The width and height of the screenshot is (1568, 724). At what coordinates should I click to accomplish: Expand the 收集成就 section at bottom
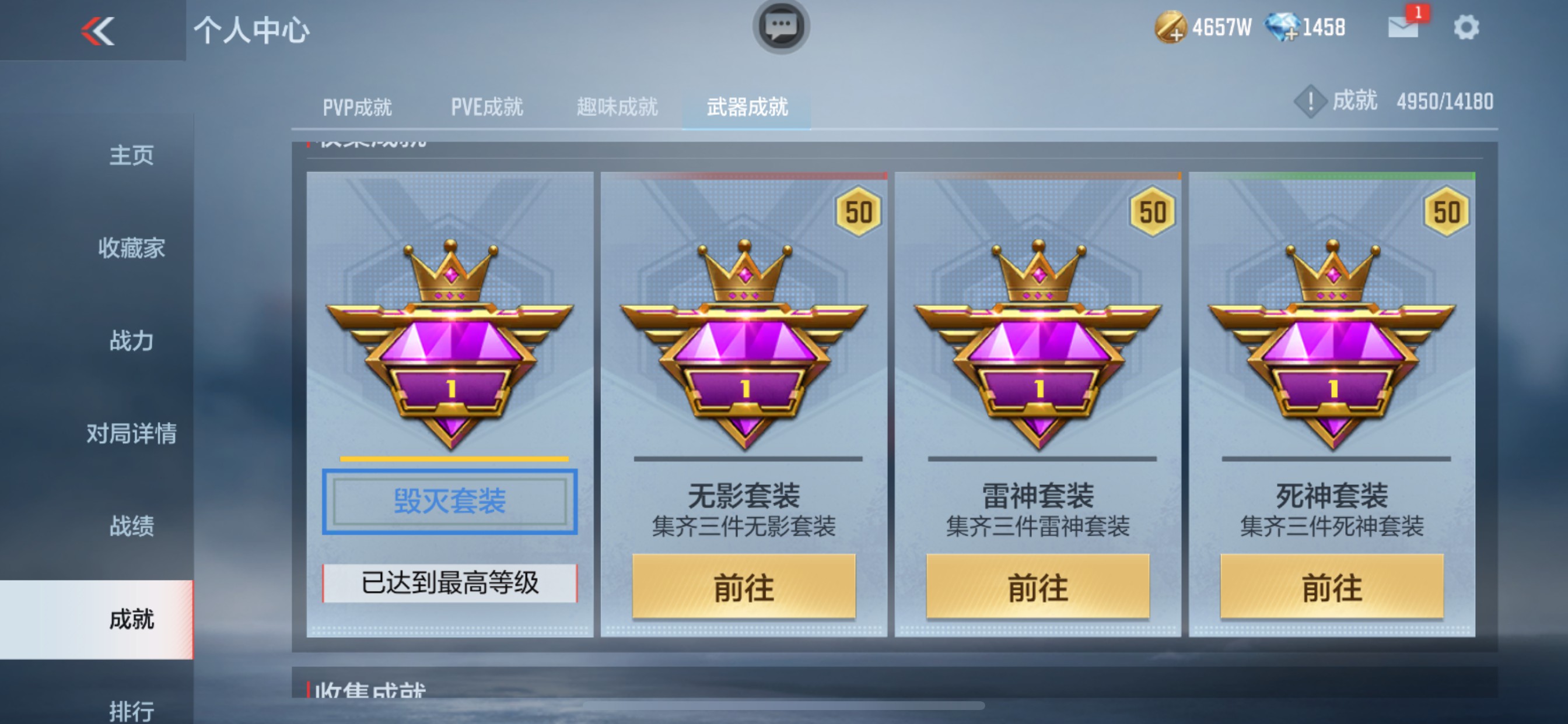(368, 690)
